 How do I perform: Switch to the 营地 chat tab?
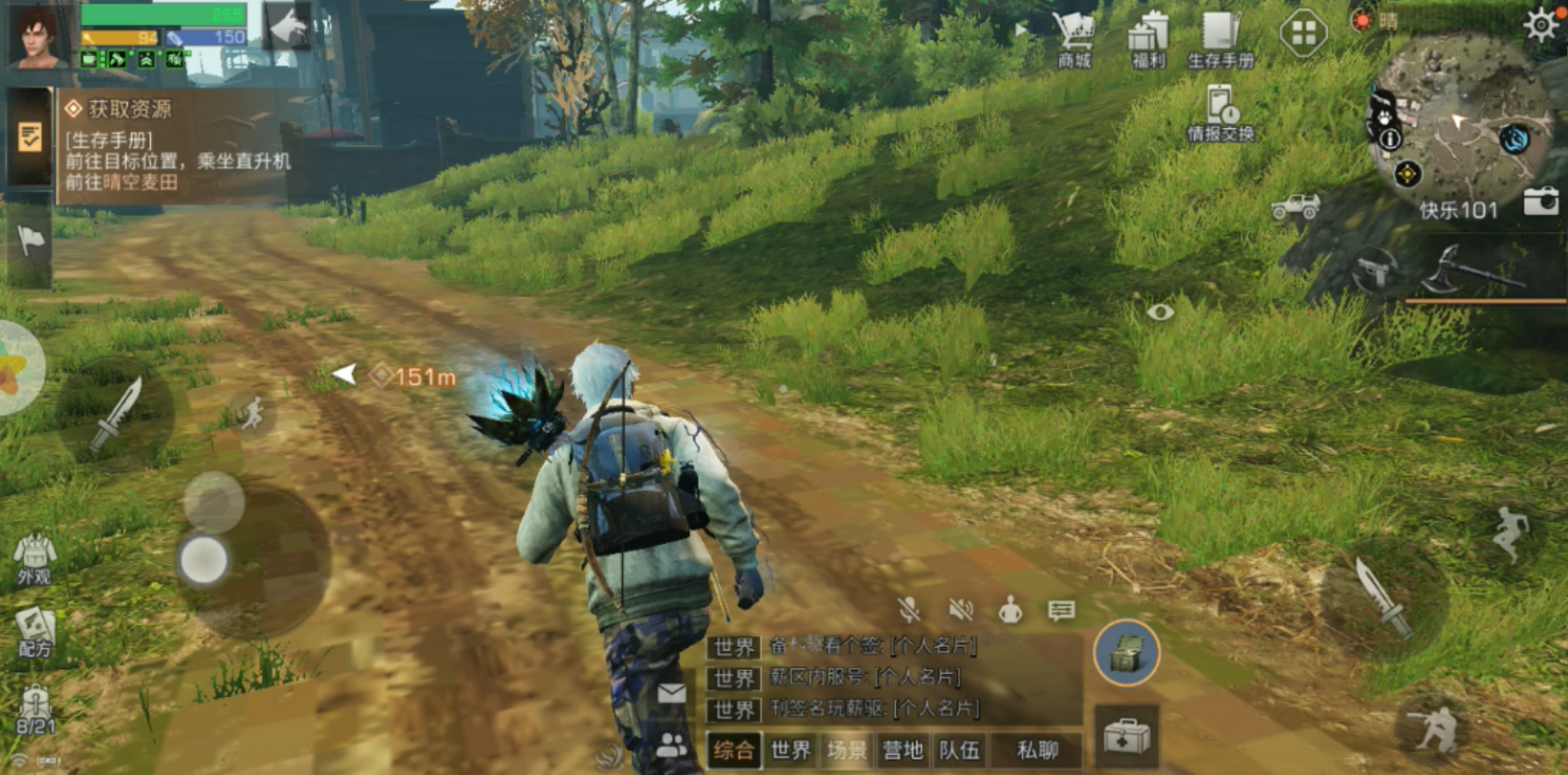[903, 750]
